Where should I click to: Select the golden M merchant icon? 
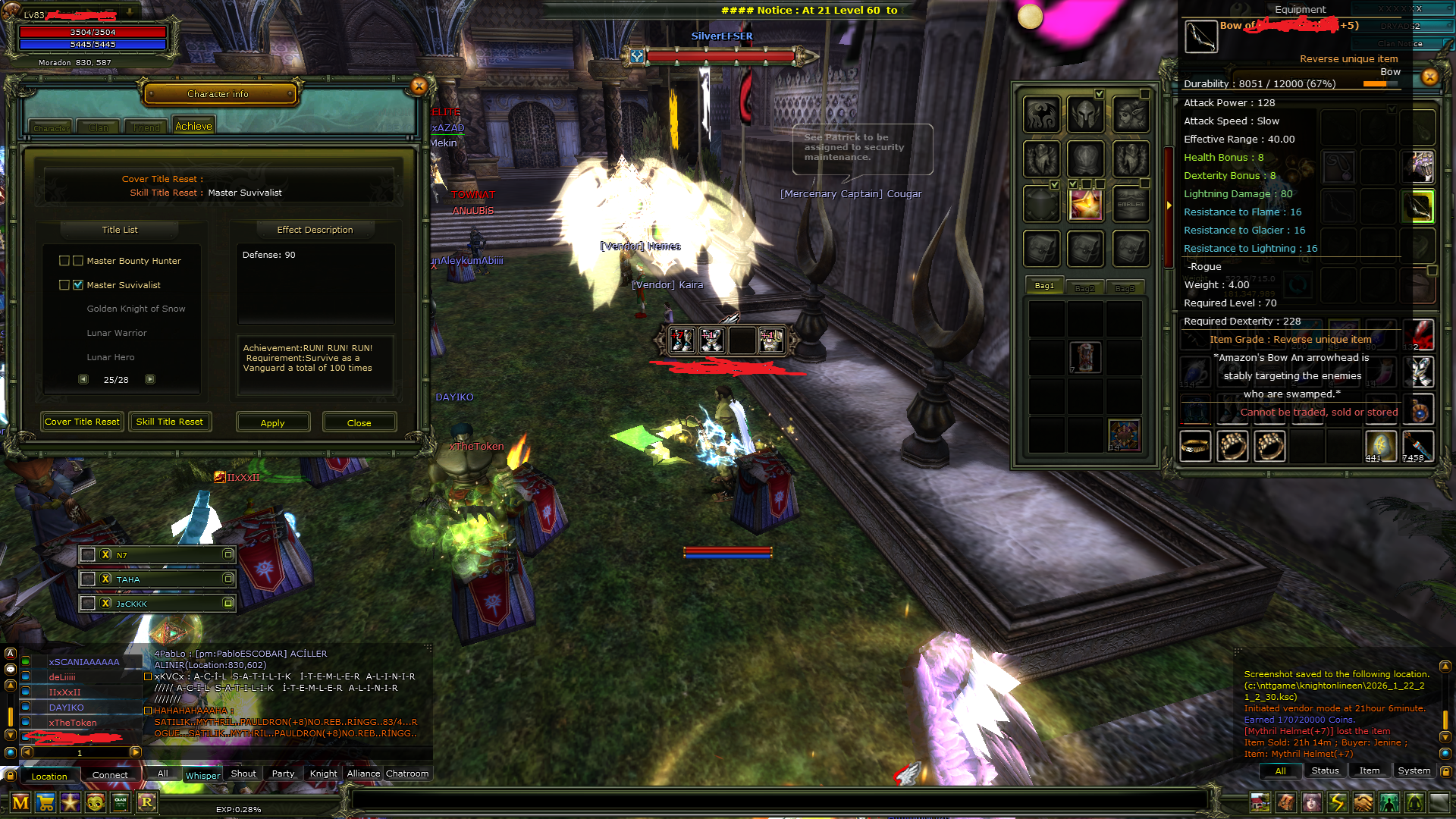[x=21, y=803]
